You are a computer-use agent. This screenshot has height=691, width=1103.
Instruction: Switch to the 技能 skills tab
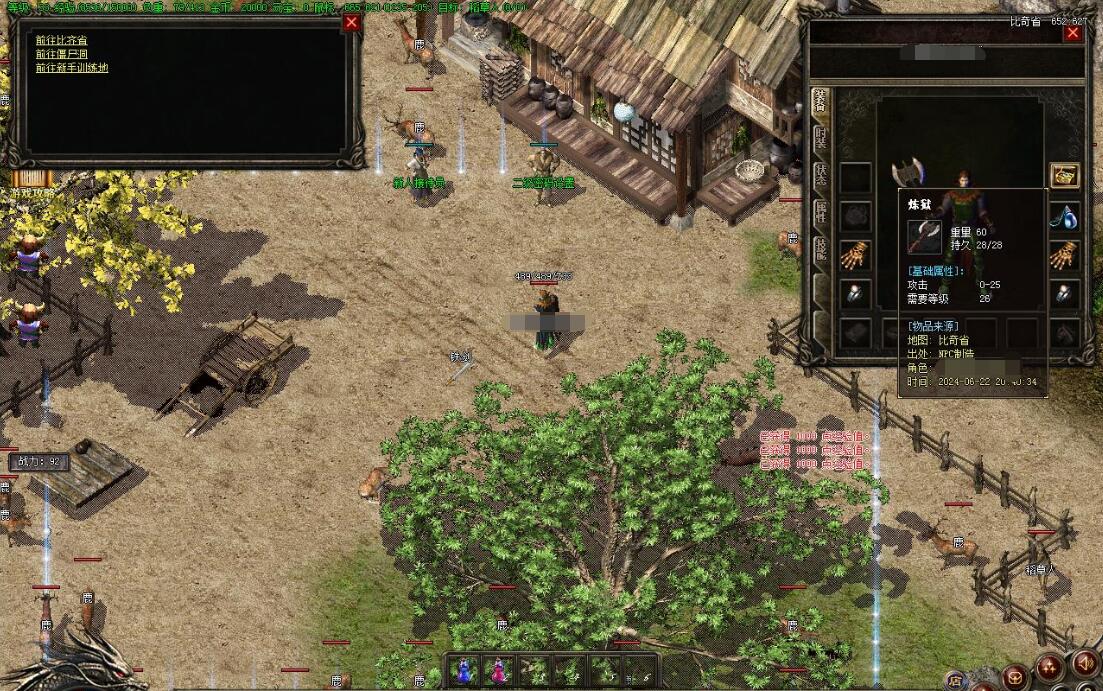click(820, 248)
